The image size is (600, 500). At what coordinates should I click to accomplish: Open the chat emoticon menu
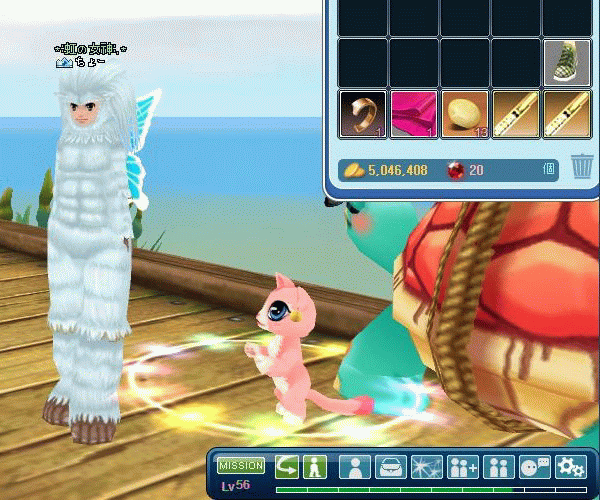pyautogui.click(x=535, y=467)
